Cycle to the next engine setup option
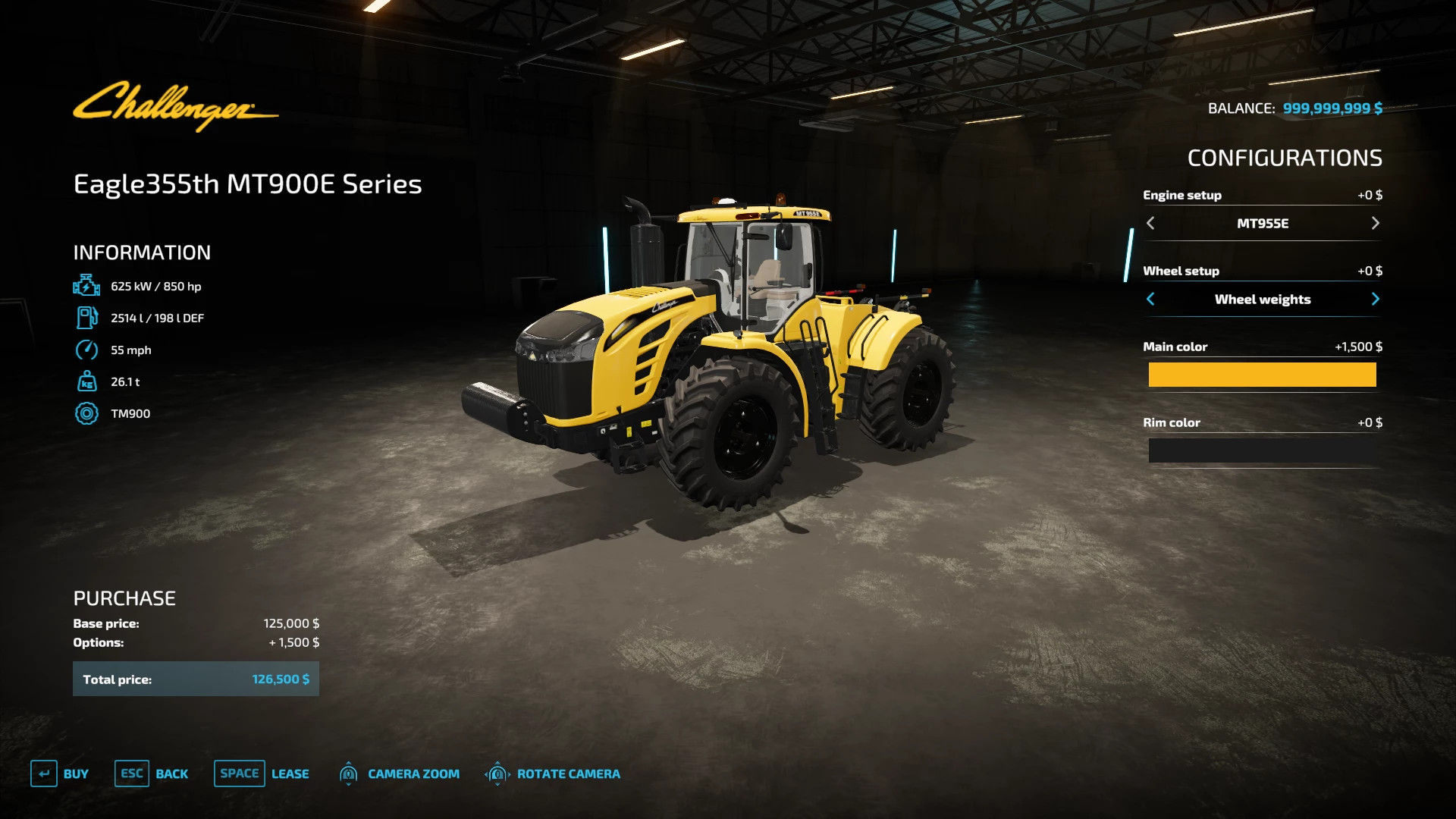 click(x=1376, y=223)
